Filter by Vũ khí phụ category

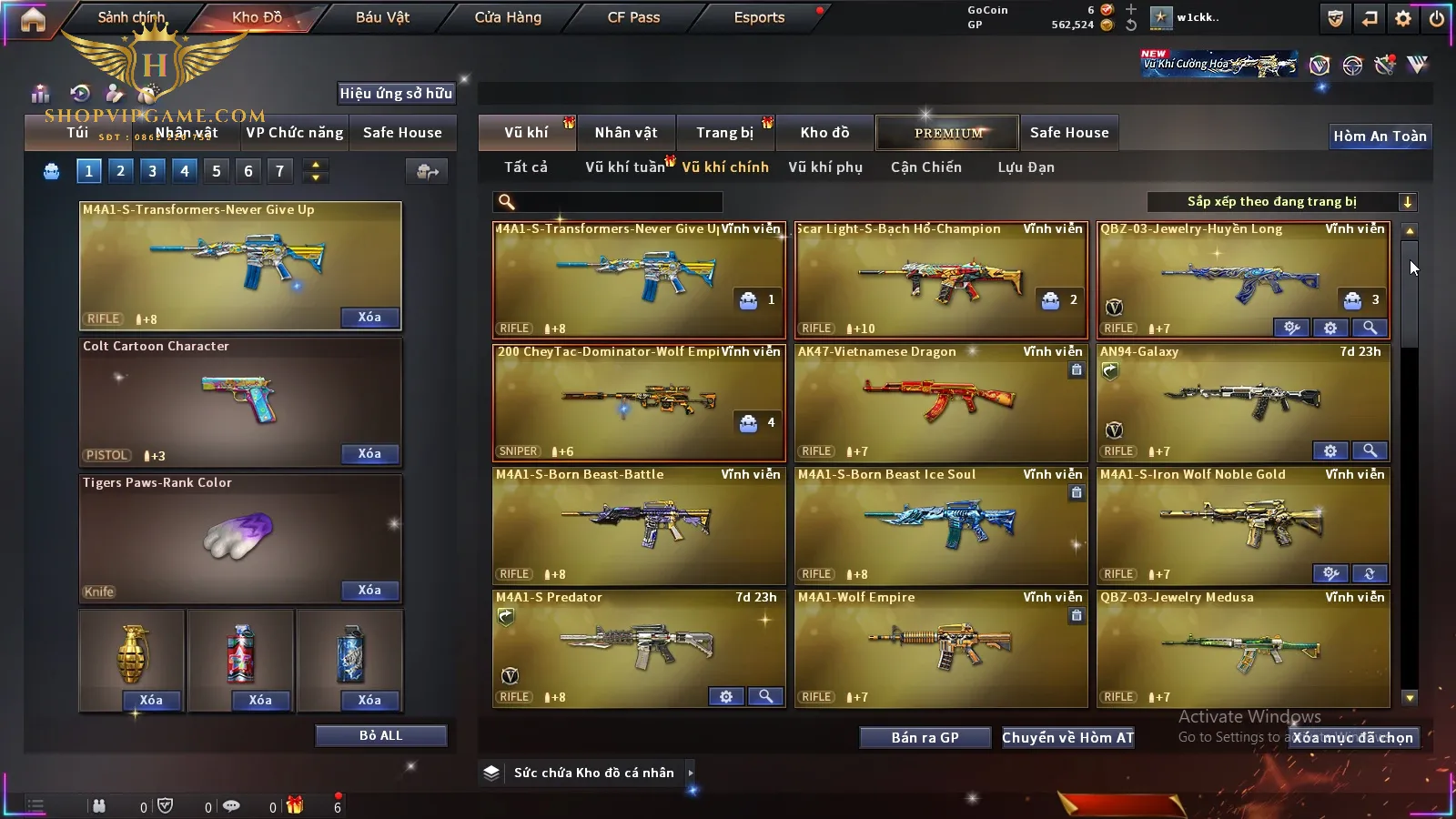click(825, 167)
